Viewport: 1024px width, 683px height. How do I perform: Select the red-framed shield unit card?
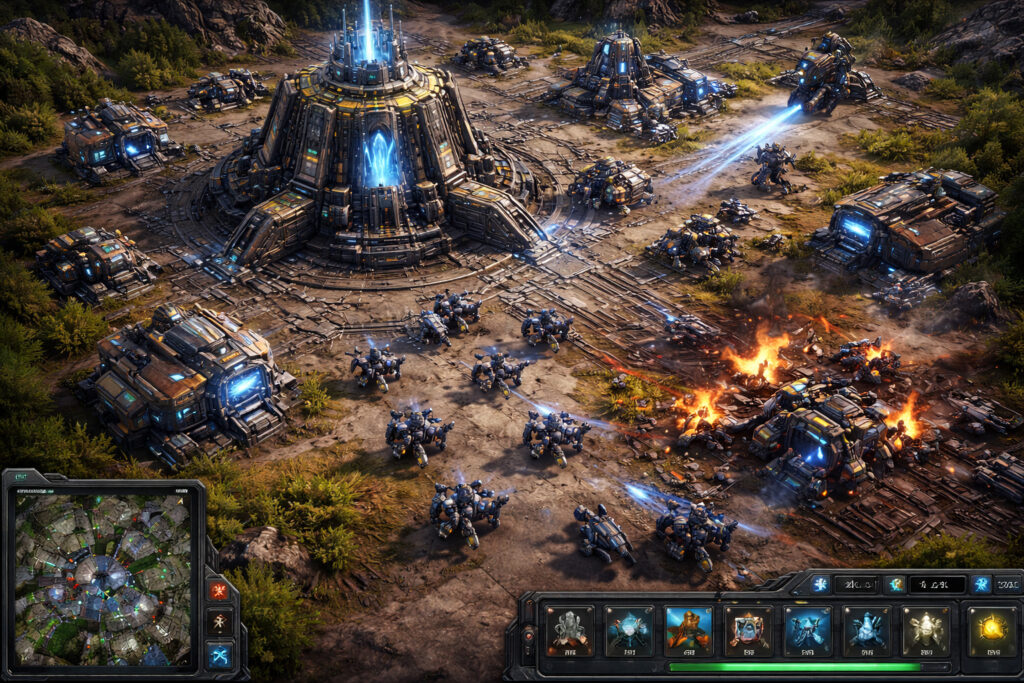click(x=748, y=631)
